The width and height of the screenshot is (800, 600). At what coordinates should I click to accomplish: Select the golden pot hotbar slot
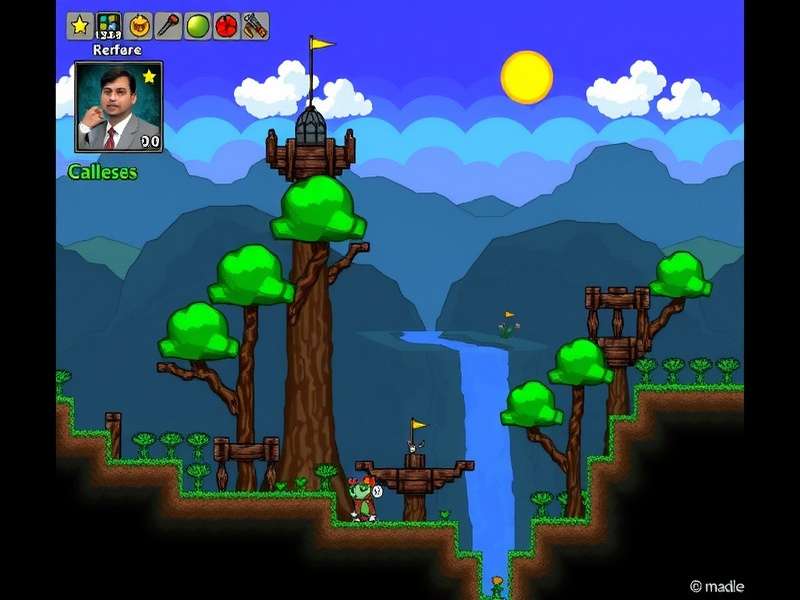(x=139, y=26)
